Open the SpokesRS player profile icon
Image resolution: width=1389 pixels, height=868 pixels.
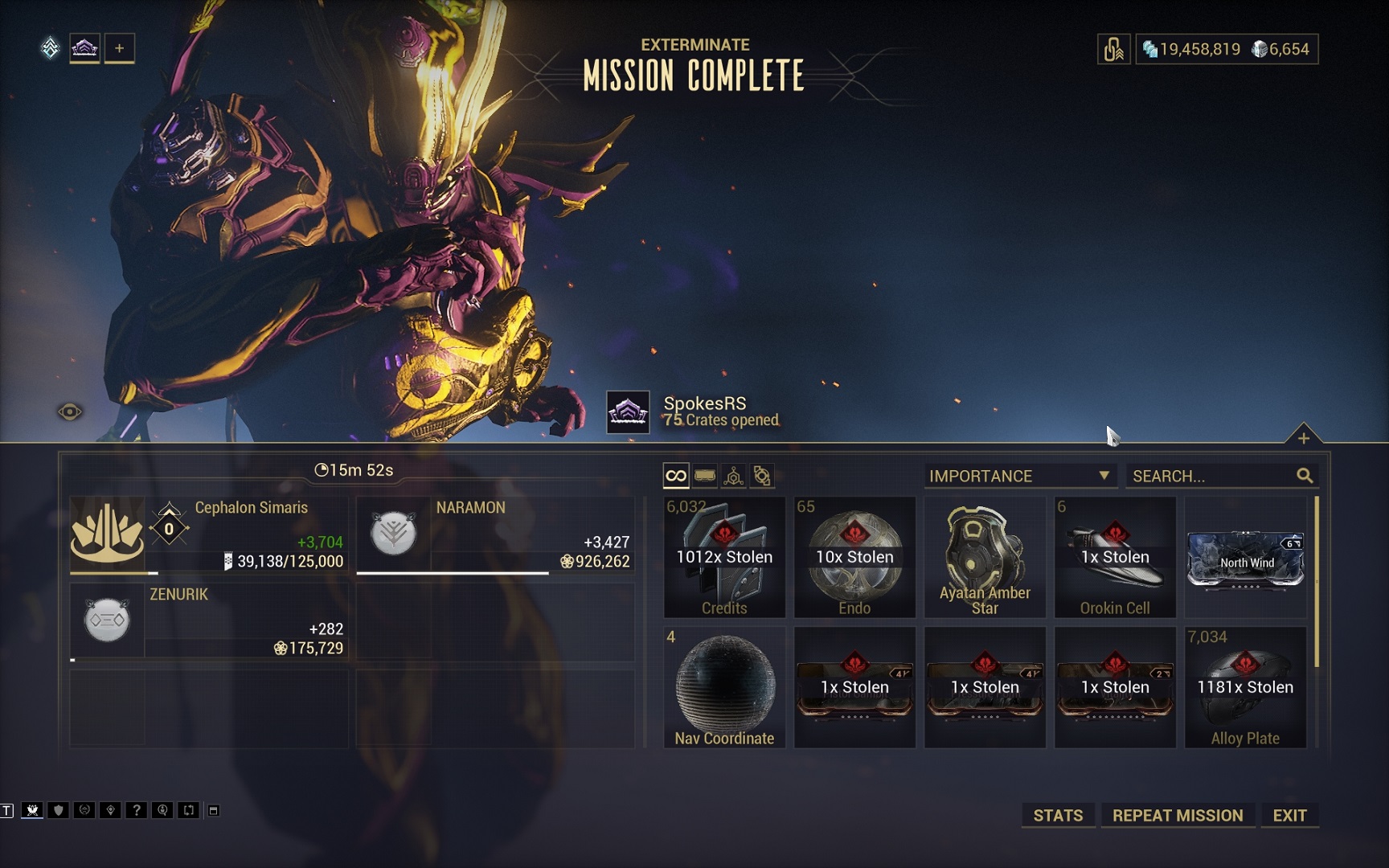pos(628,412)
